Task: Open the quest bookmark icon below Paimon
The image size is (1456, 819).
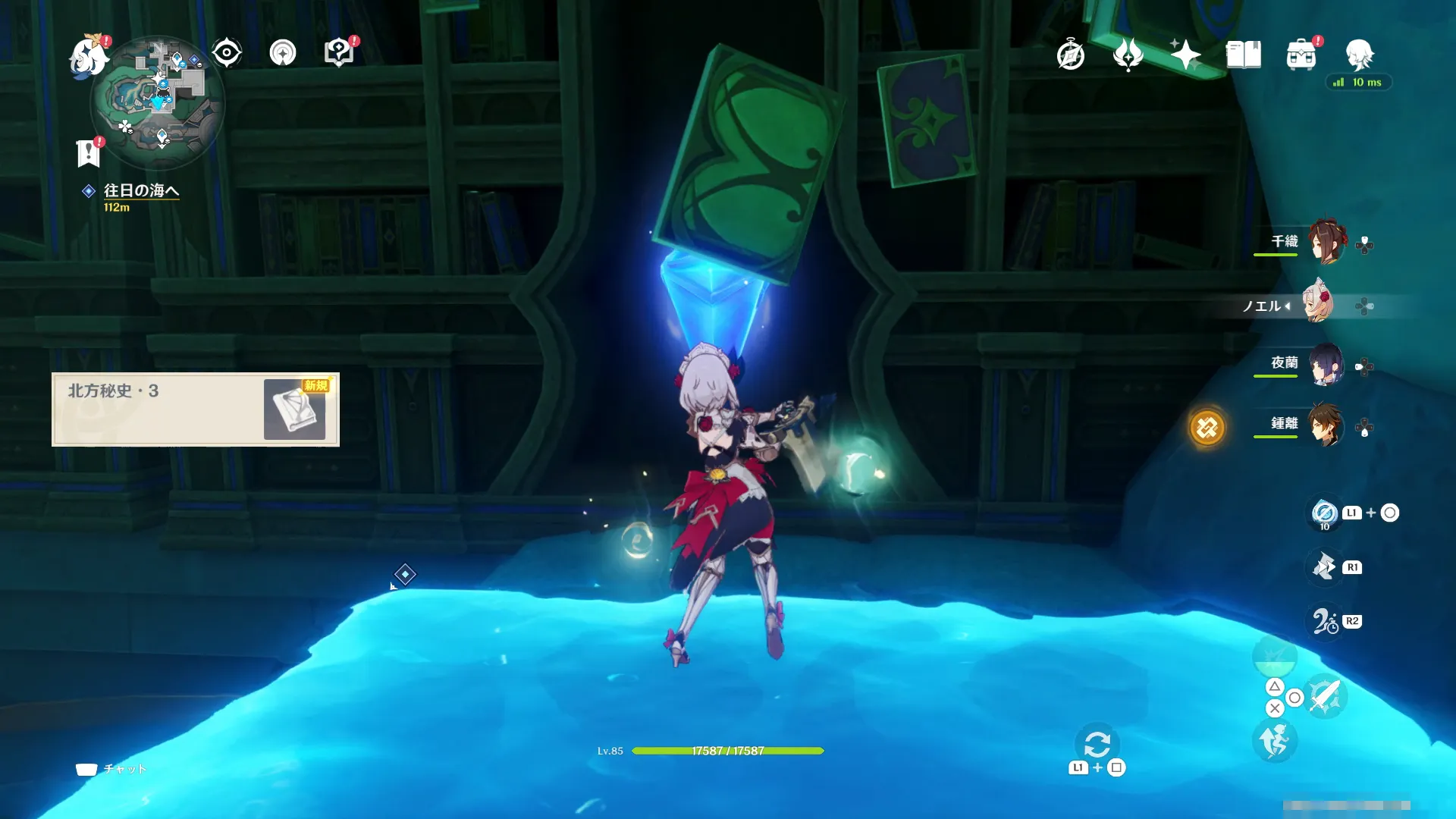Action: [89, 152]
